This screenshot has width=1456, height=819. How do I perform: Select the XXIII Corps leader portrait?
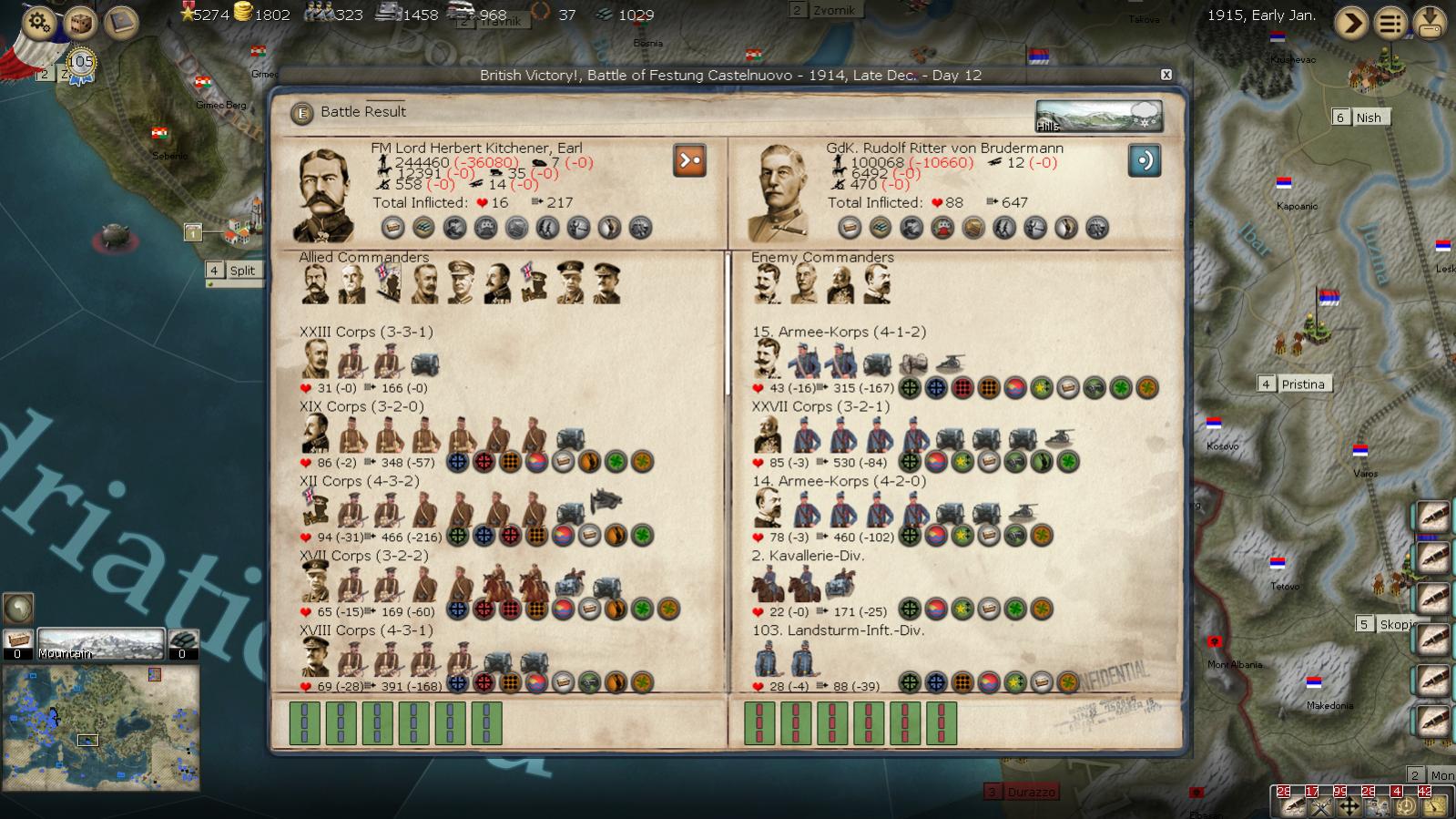(316, 360)
